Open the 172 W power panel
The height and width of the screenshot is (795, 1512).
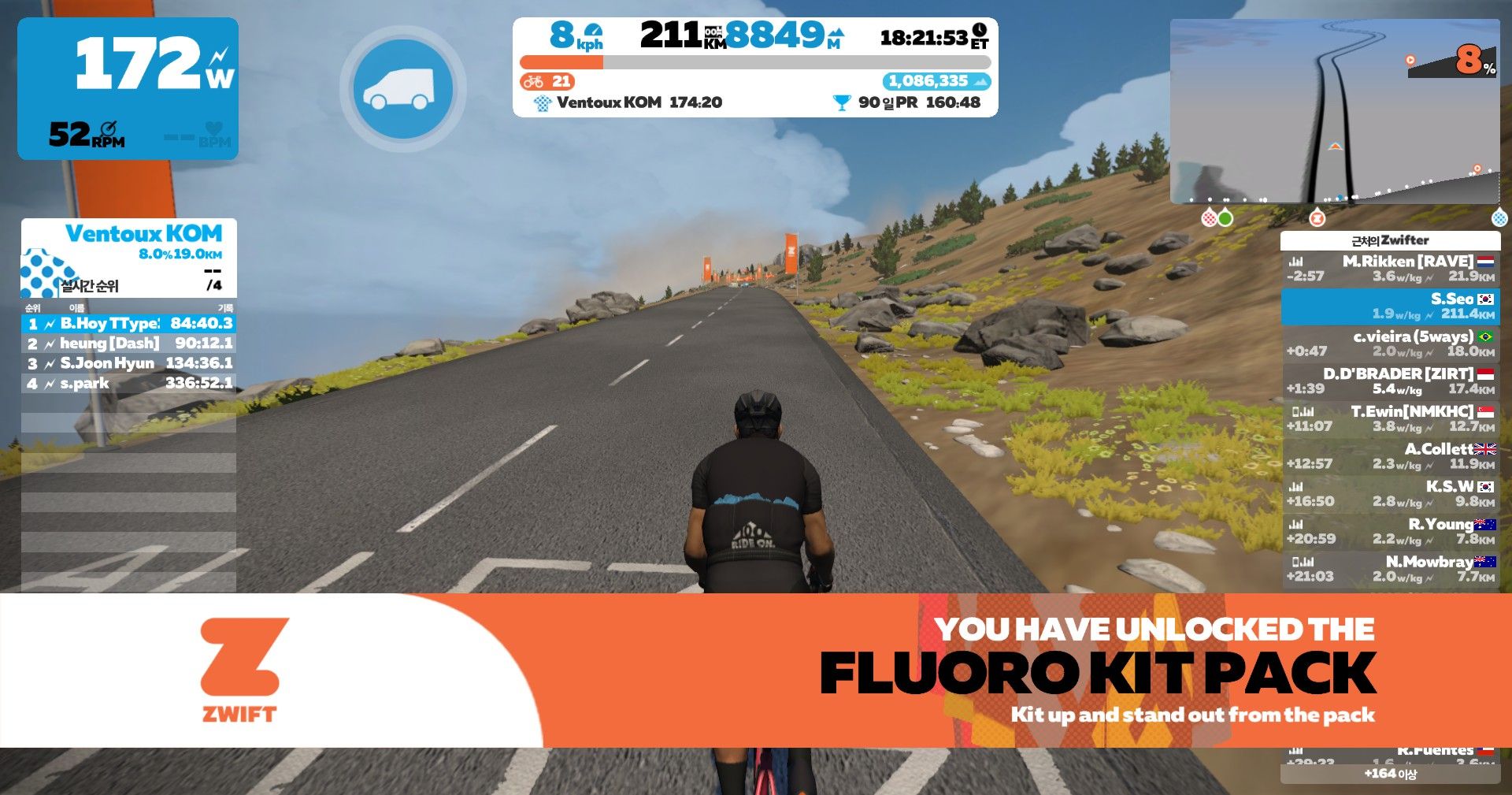(128, 88)
